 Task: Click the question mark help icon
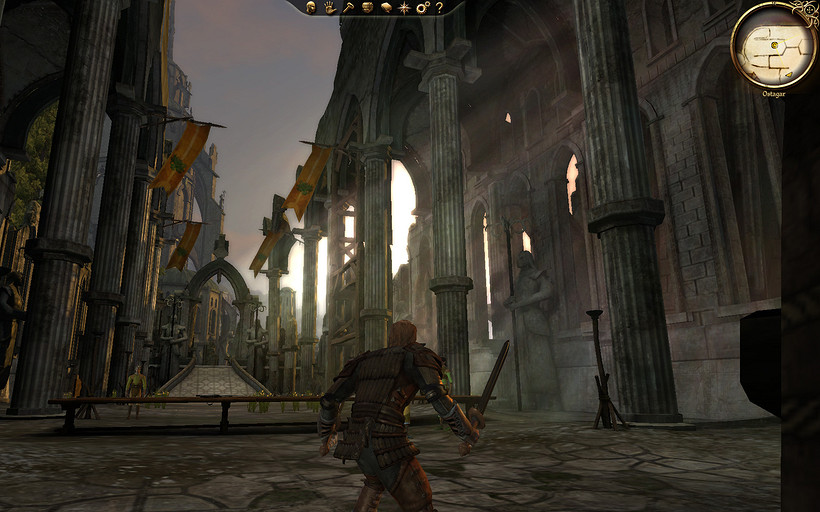tap(439, 7)
